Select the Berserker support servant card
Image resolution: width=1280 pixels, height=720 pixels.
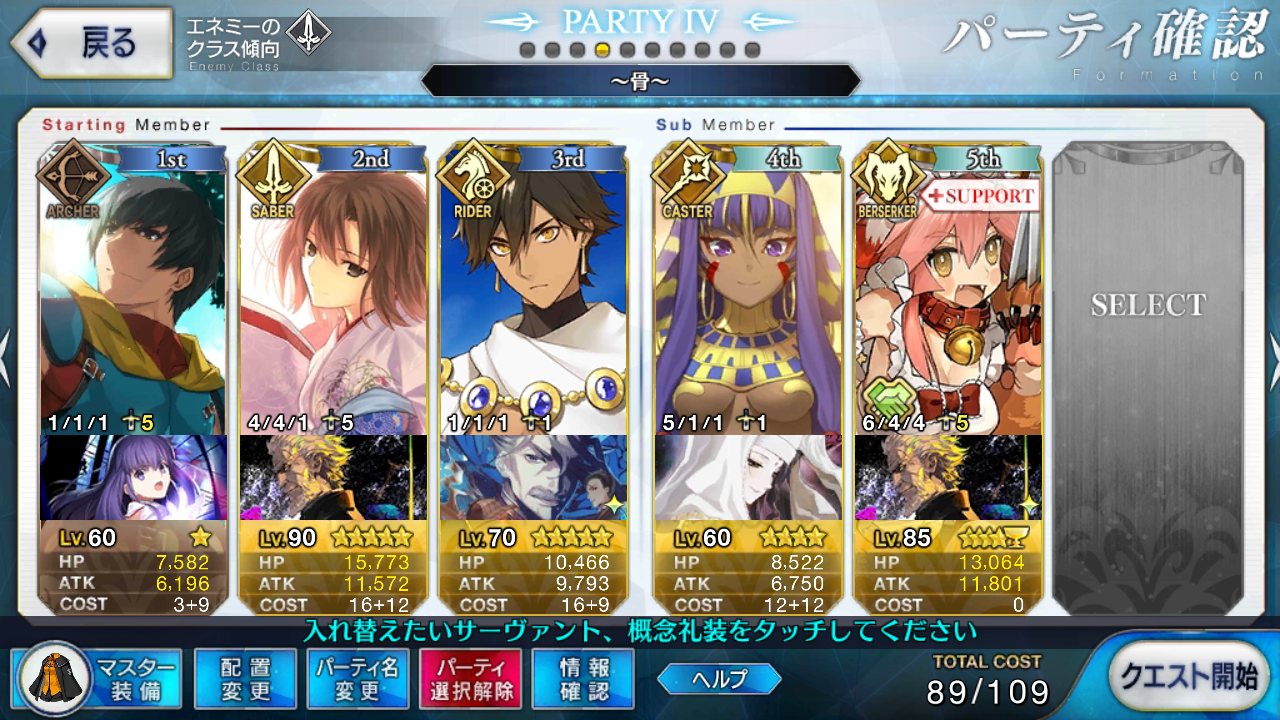(947, 290)
